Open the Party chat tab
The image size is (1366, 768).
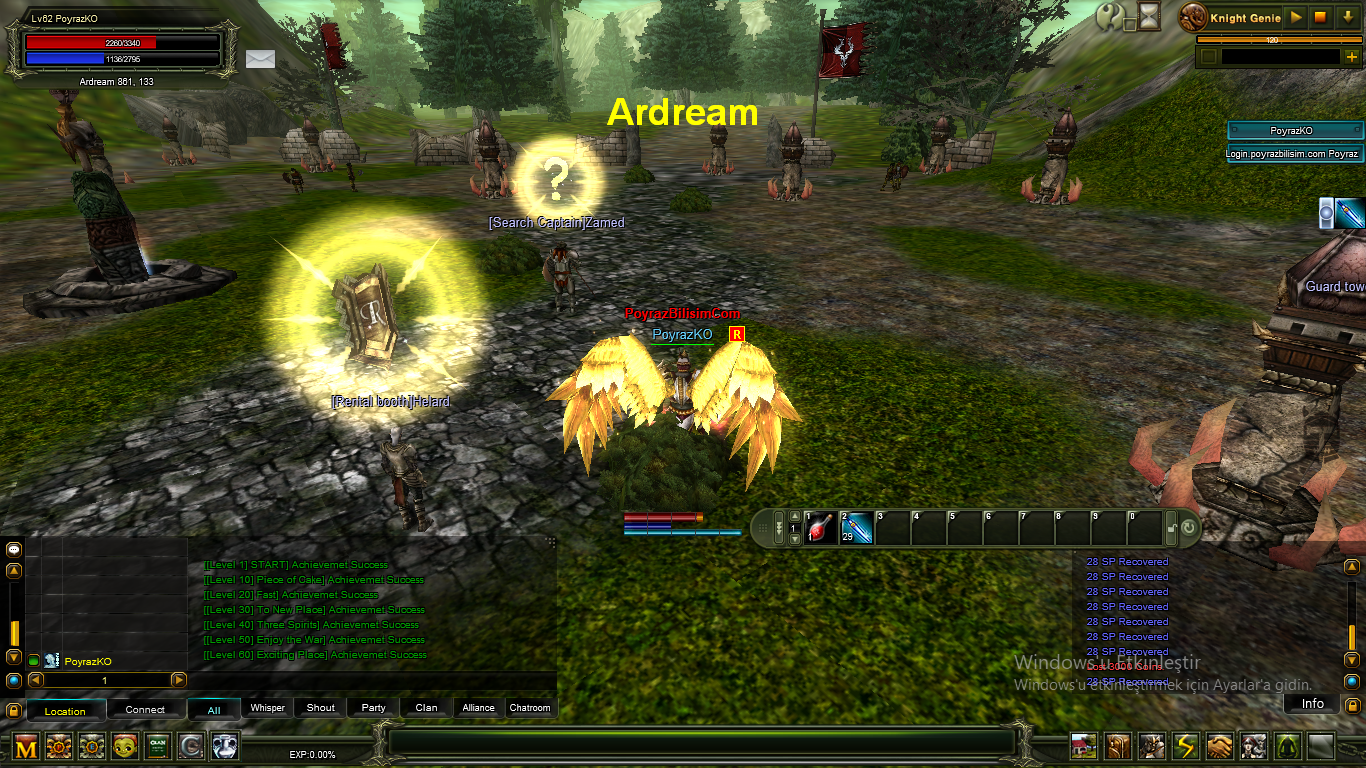(x=374, y=708)
